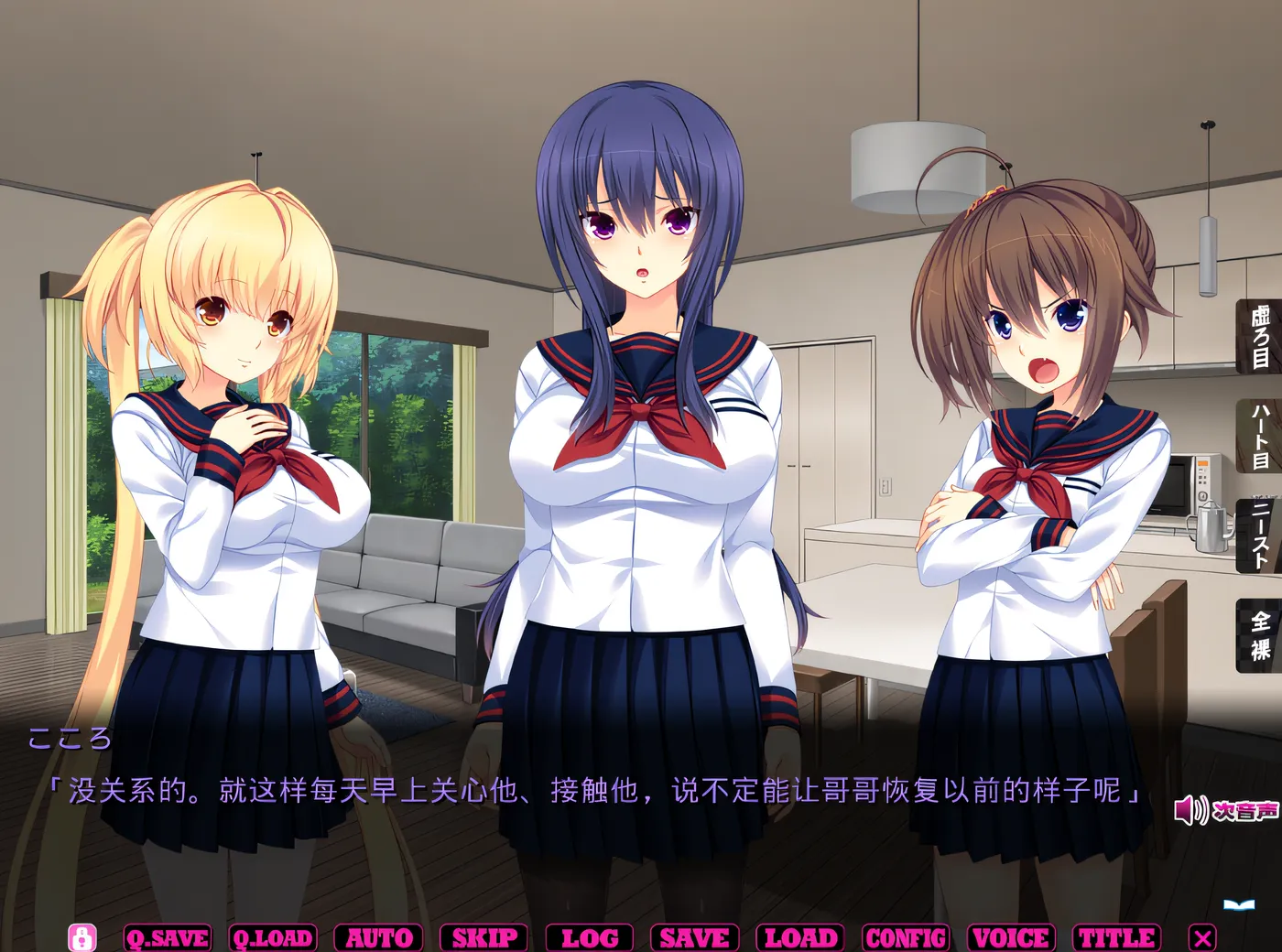
Task: Enable AUTO reading mode
Action: 377,936
